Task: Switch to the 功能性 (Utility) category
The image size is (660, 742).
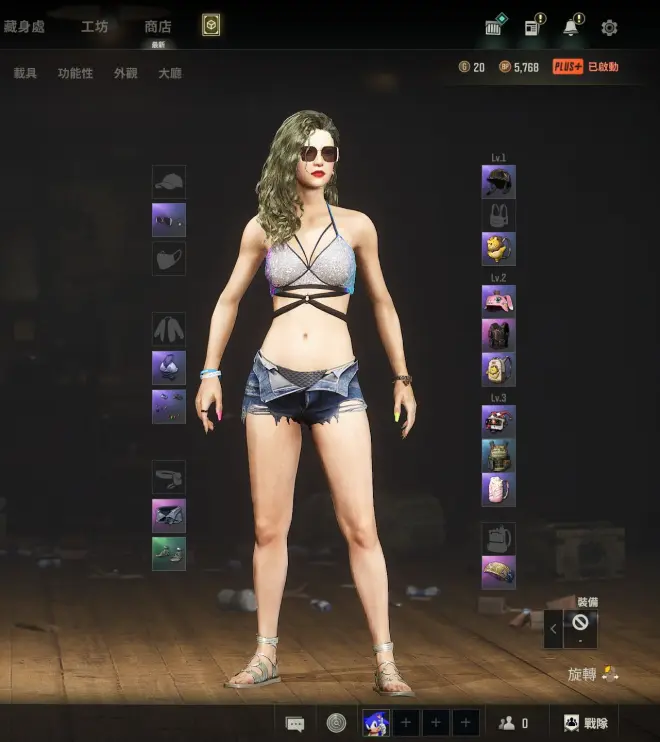Action: tap(75, 73)
